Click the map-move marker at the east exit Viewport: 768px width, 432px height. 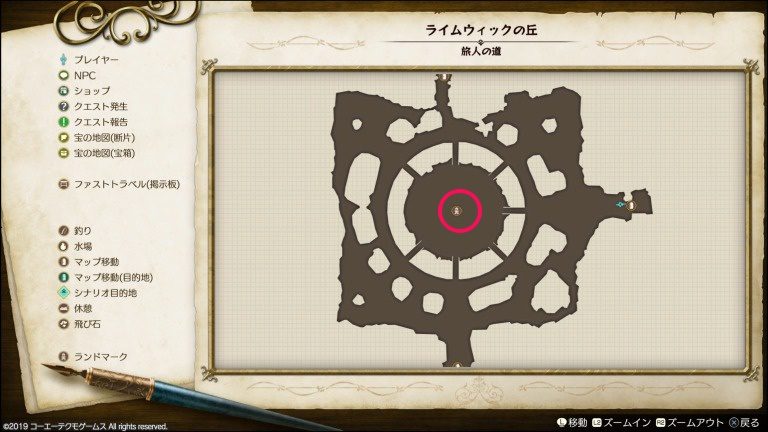[632, 205]
